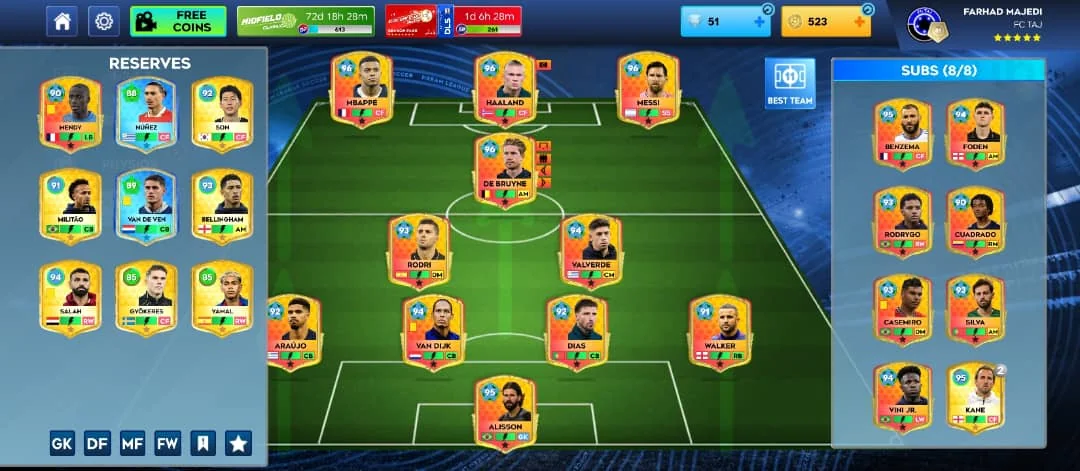Choose De Bruyne's player card

[505, 170]
